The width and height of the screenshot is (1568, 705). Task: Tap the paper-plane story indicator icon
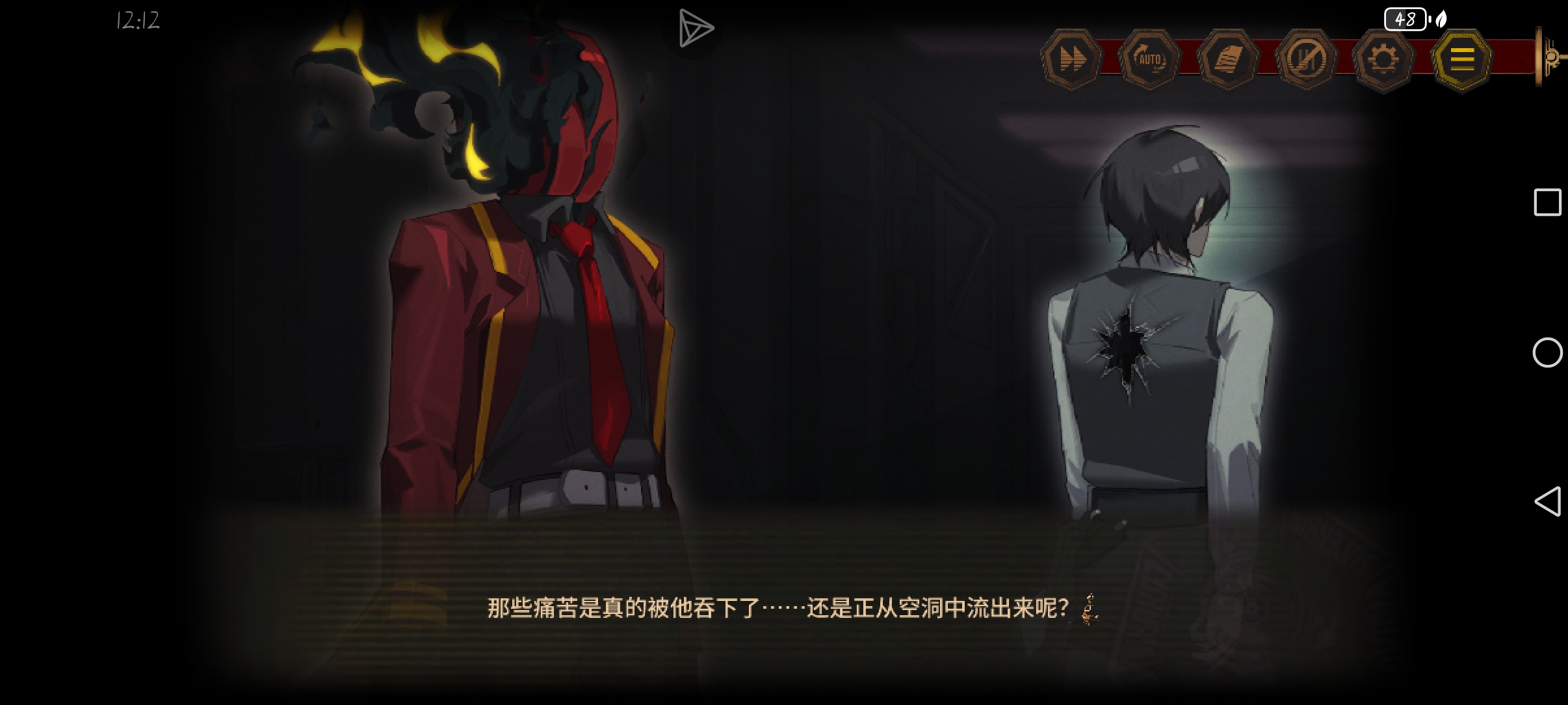(x=696, y=27)
